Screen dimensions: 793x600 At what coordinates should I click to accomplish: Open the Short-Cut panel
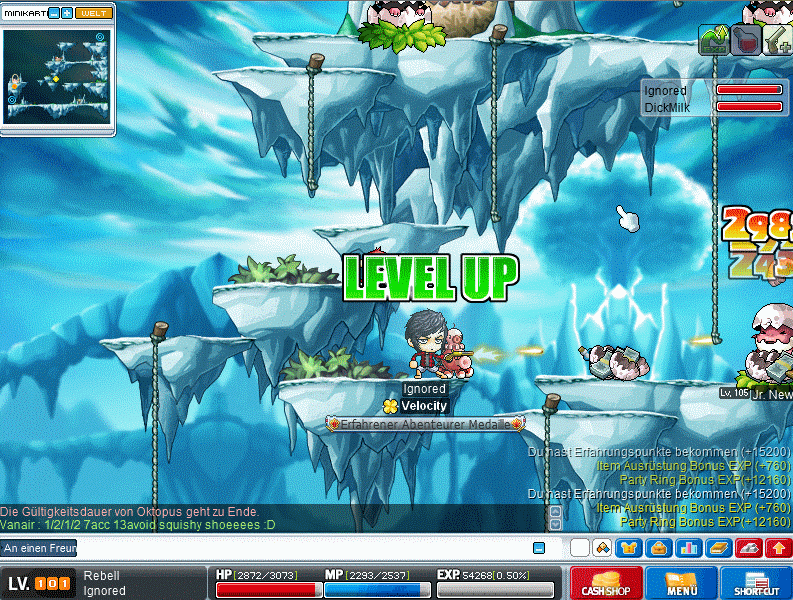pos(755,583)
